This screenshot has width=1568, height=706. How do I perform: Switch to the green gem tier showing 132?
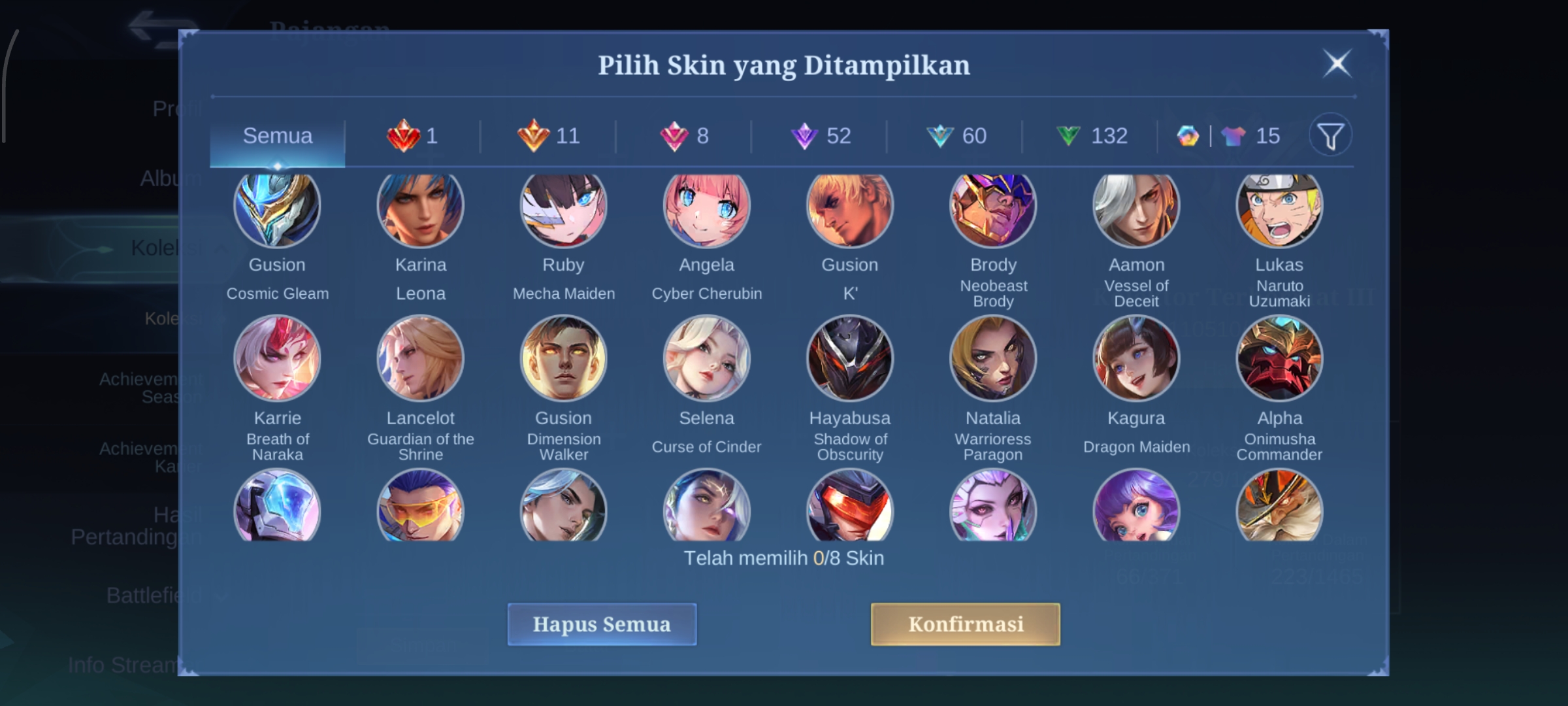click(x=1091, y=136)
